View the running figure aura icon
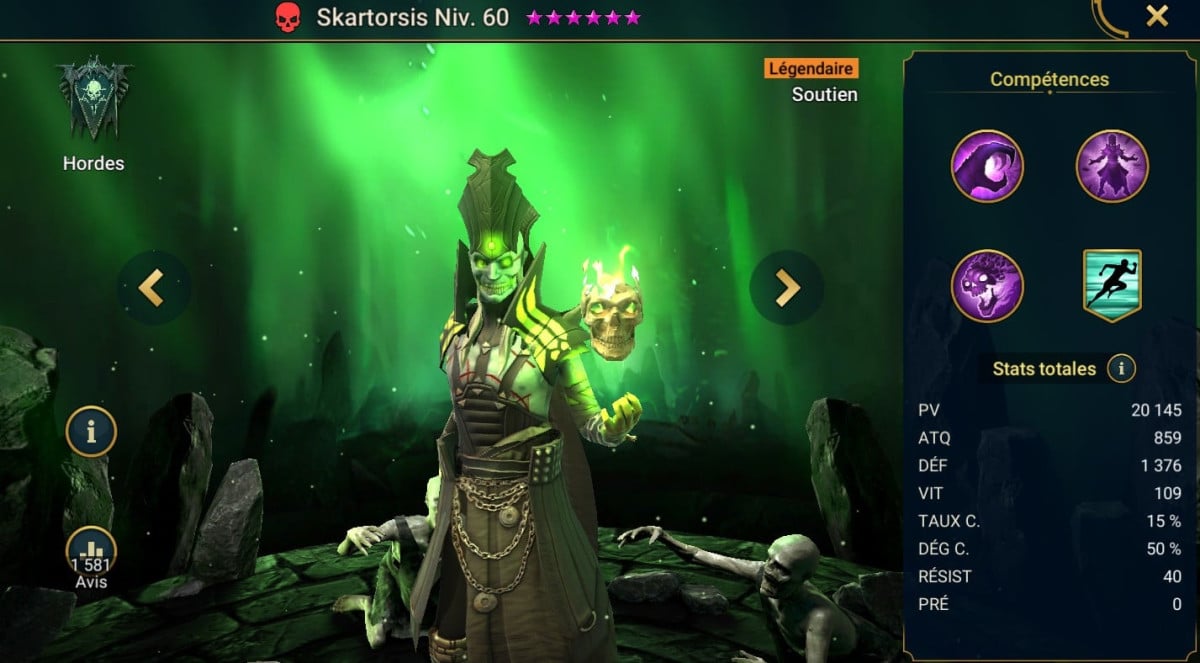Image resolution: width=1200 pixels, height=663 pixels. (1112, 286)
